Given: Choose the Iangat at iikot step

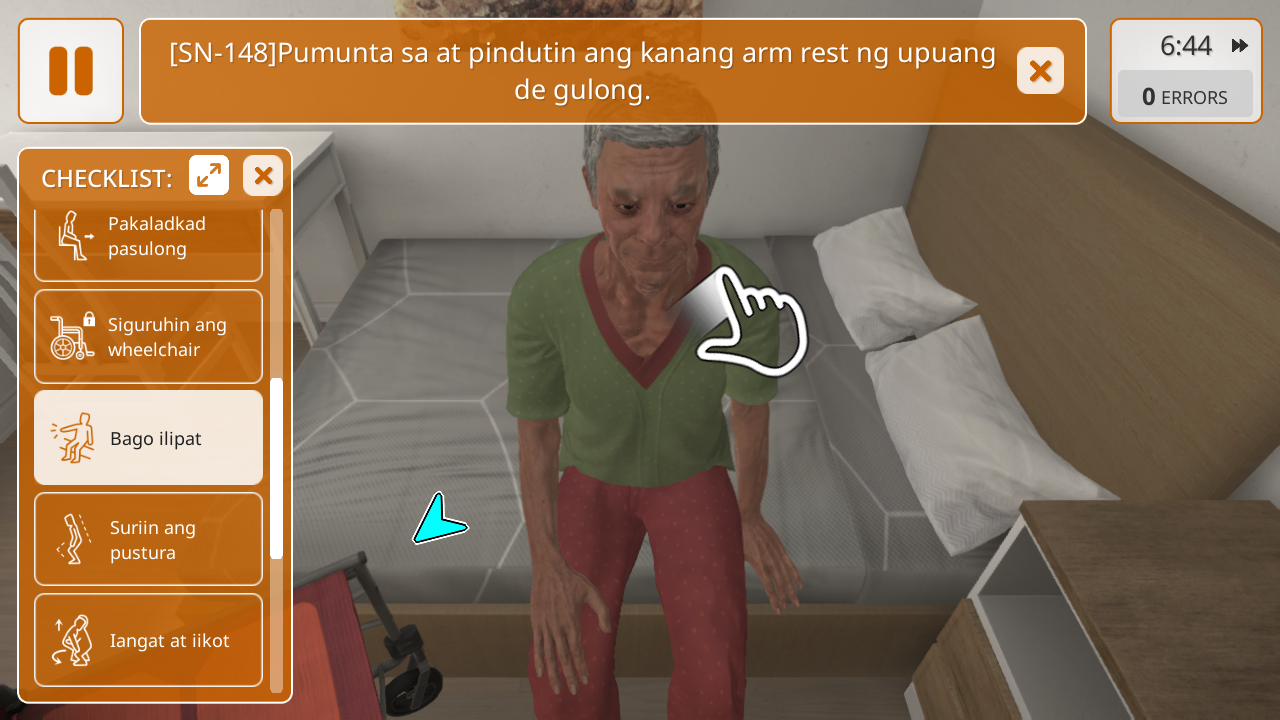Looking at the screenshot, I should point(148,640).
